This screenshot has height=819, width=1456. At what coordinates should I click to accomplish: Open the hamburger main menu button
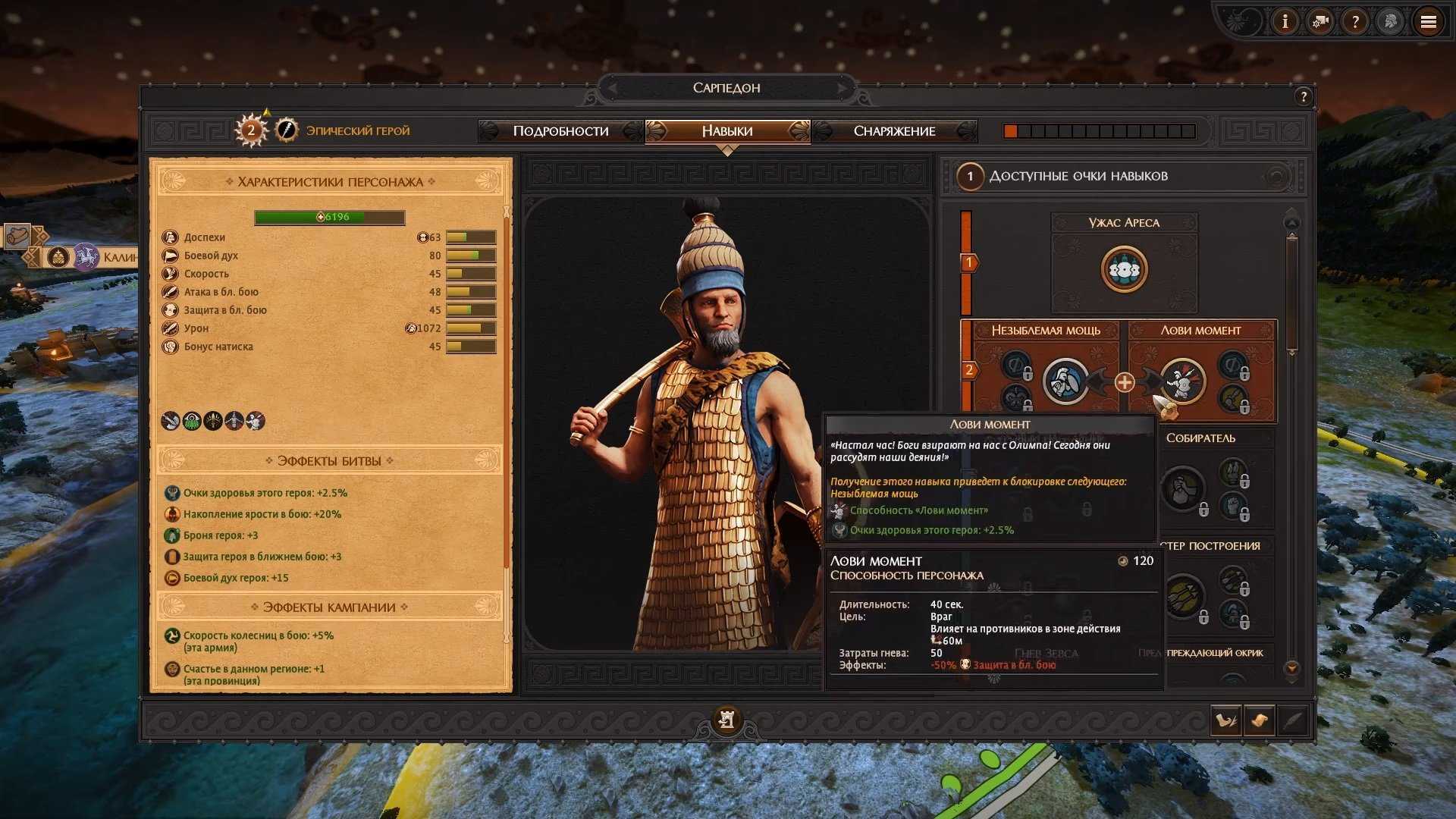1428,22
